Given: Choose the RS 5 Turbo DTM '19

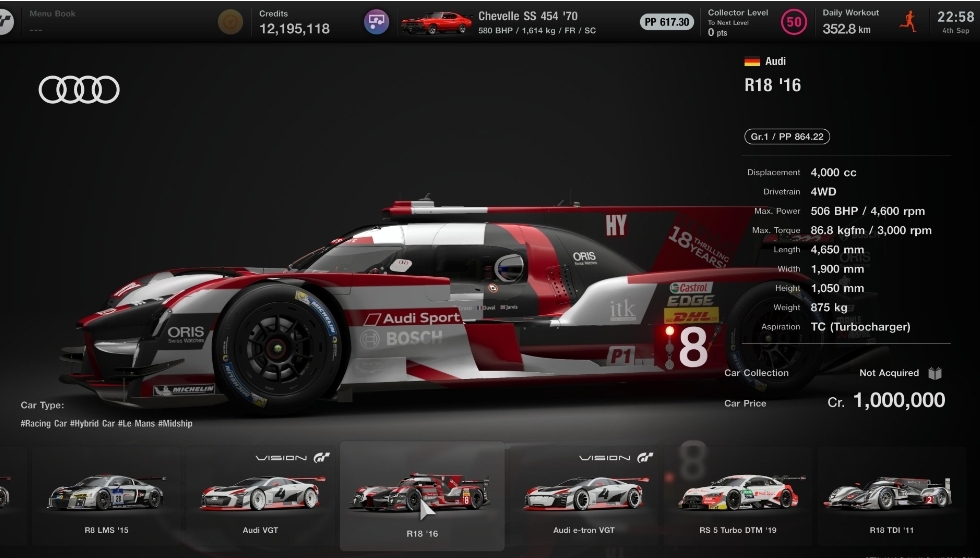Looking at the screenshot, I should tap(738, 496).
